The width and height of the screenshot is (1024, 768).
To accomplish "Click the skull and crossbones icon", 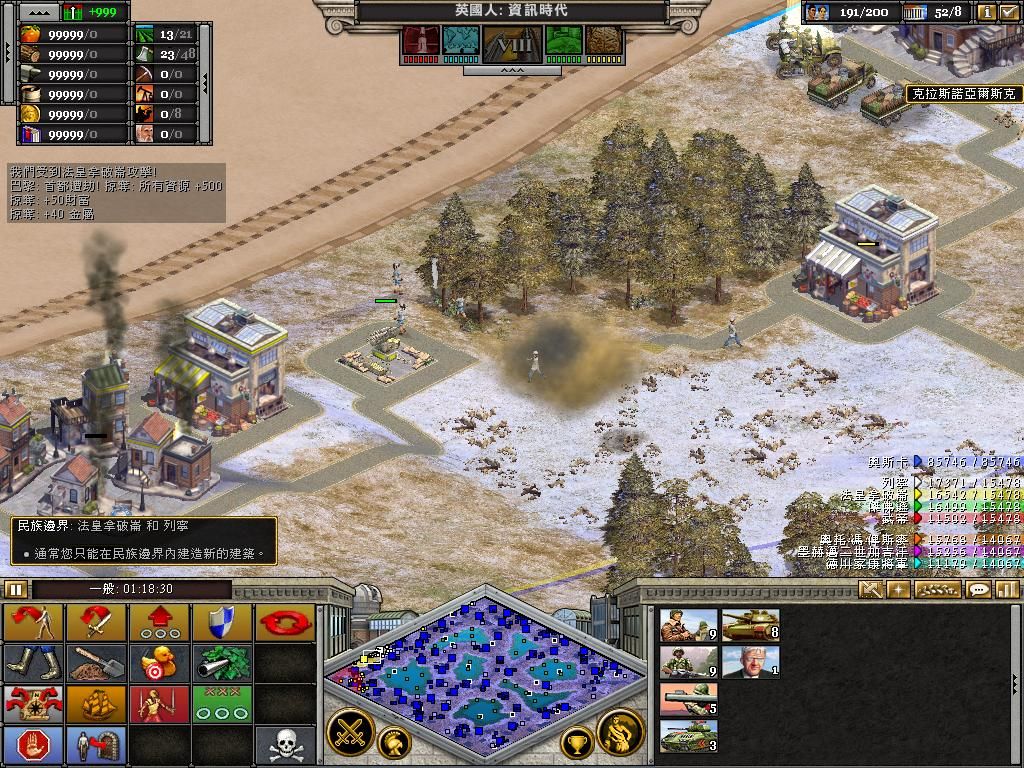I will (x=285, y=744).
